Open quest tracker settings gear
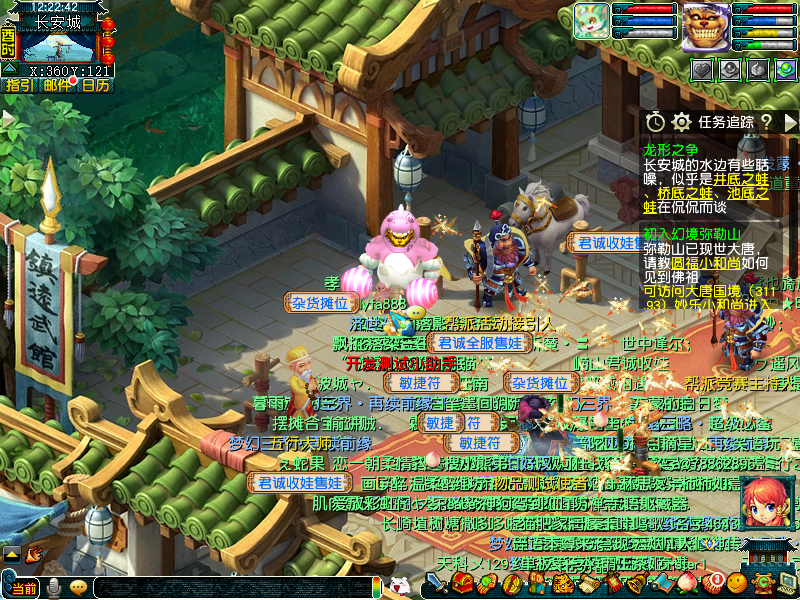 (681, 121)
